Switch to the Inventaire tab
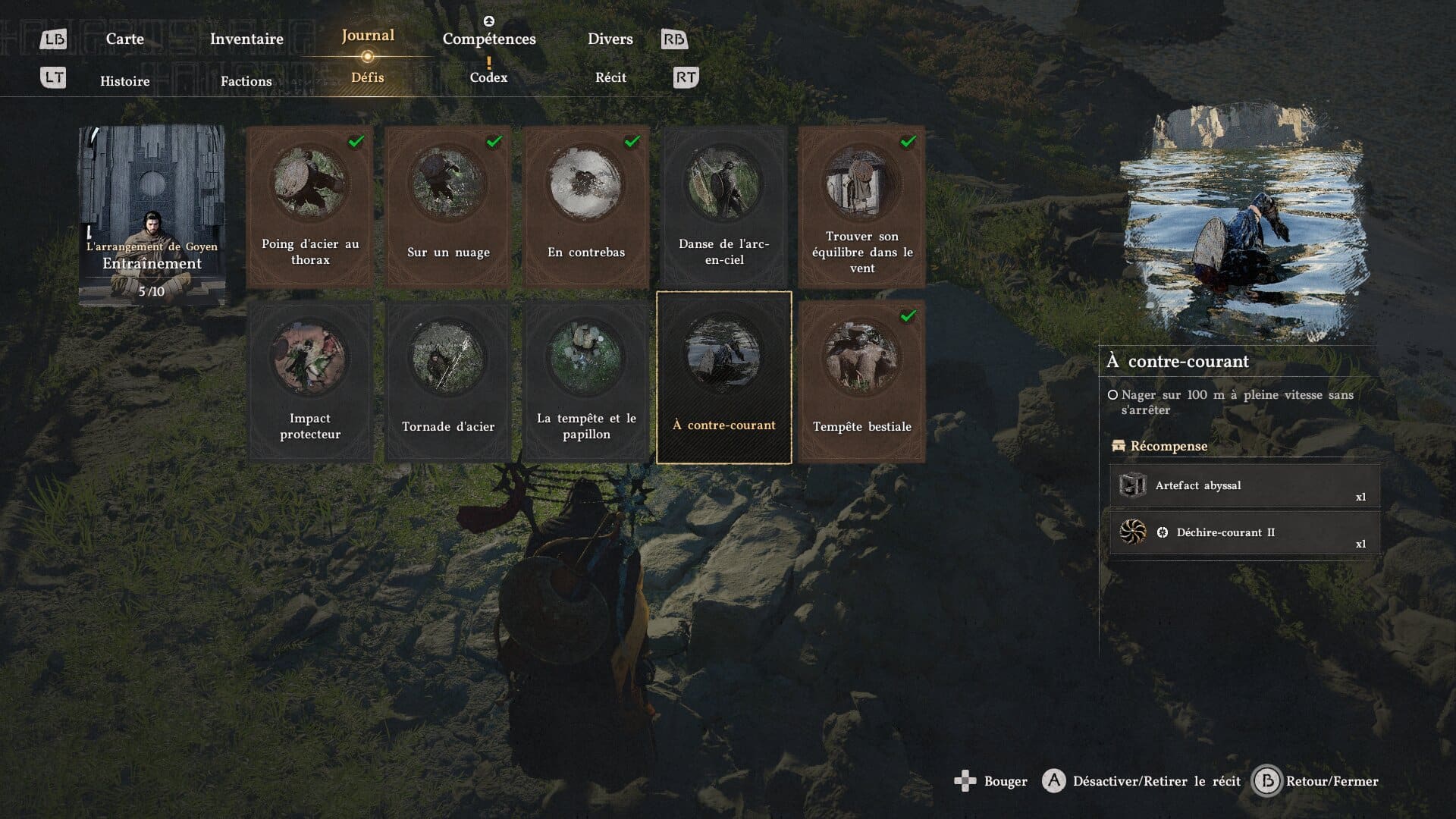This screenshot has width=1456, height=819. [246, 39]
